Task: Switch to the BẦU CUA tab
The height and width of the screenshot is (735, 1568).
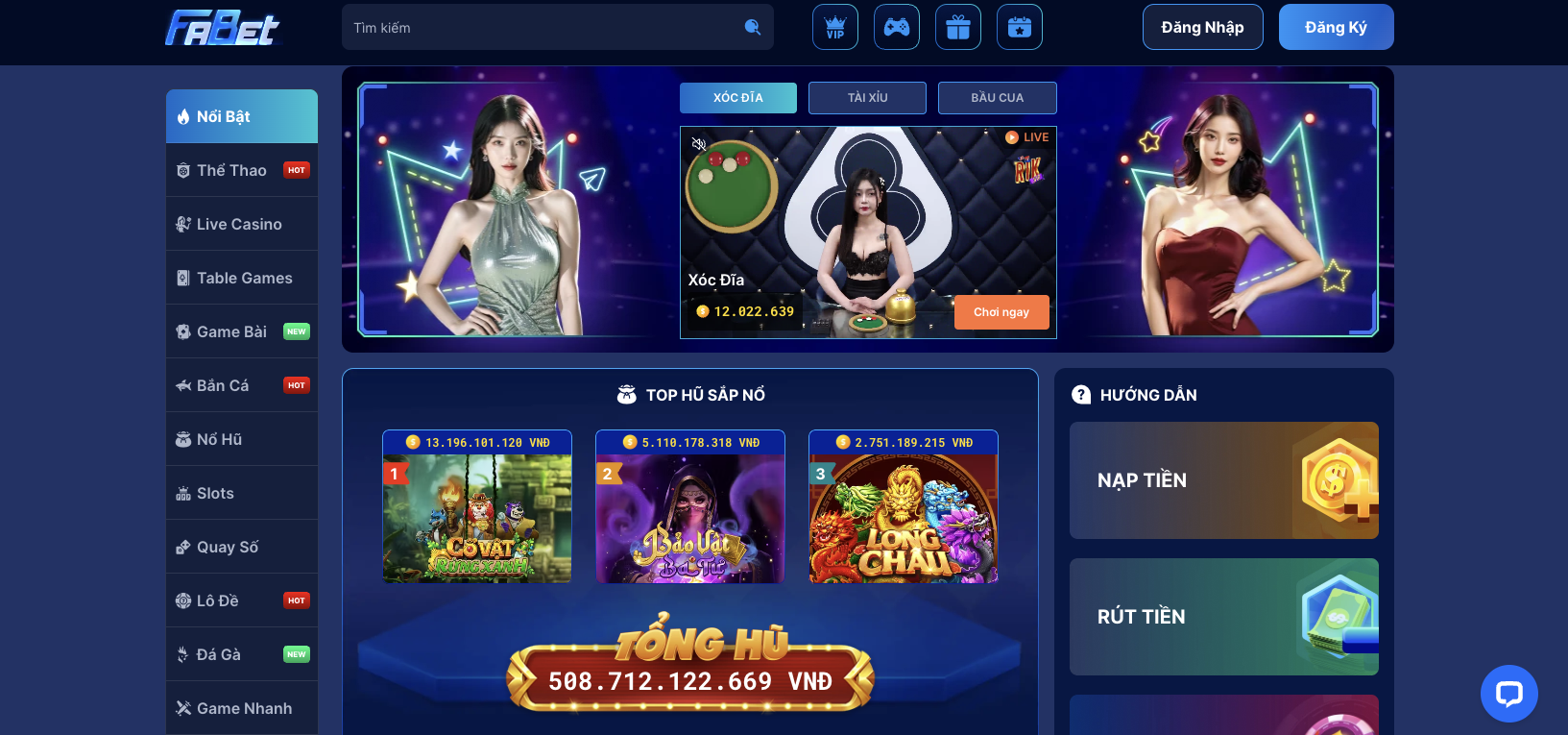Action: [x=997, y=97]
